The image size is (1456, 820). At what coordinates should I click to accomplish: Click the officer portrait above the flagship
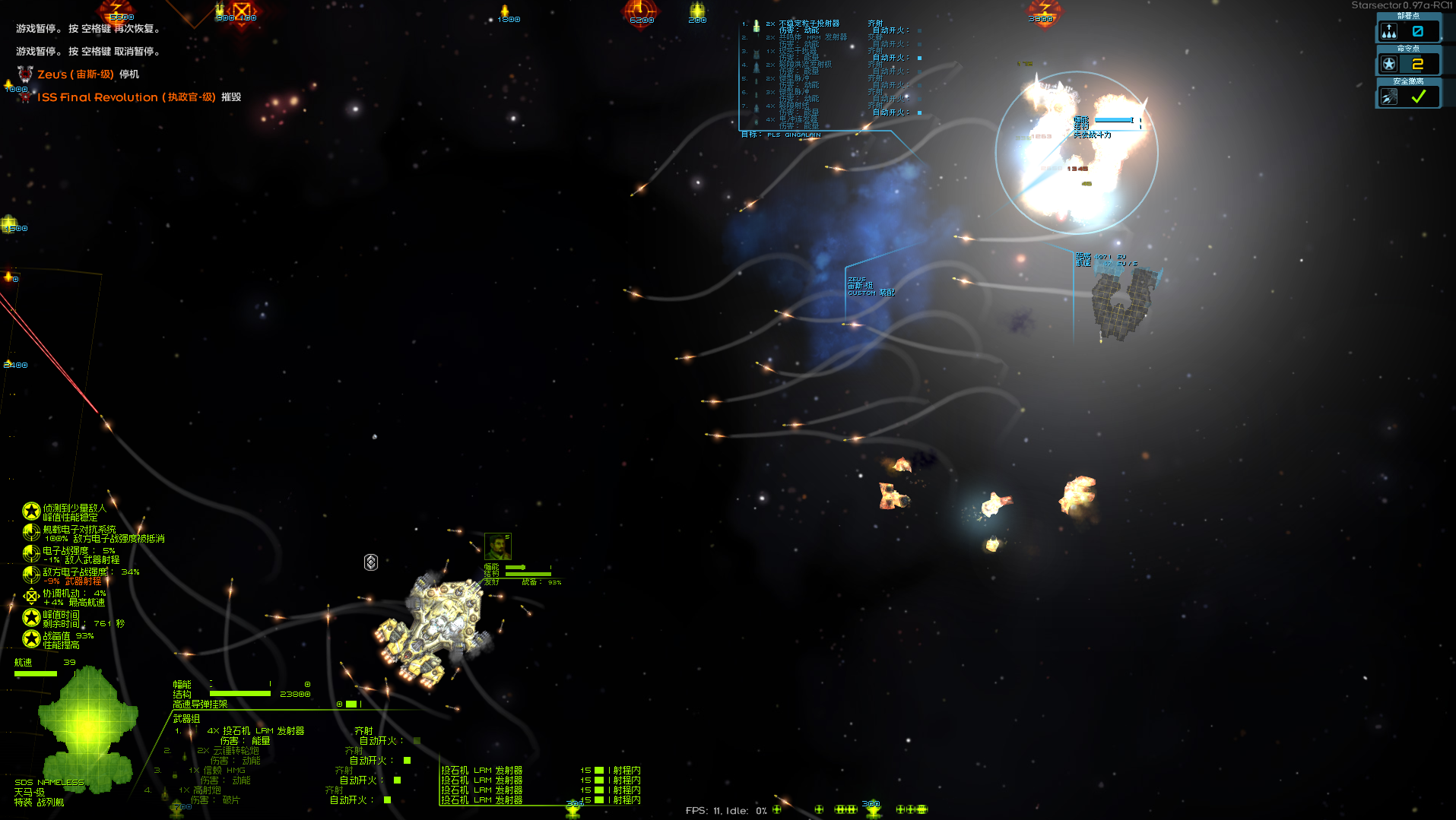tap(498, 546)
